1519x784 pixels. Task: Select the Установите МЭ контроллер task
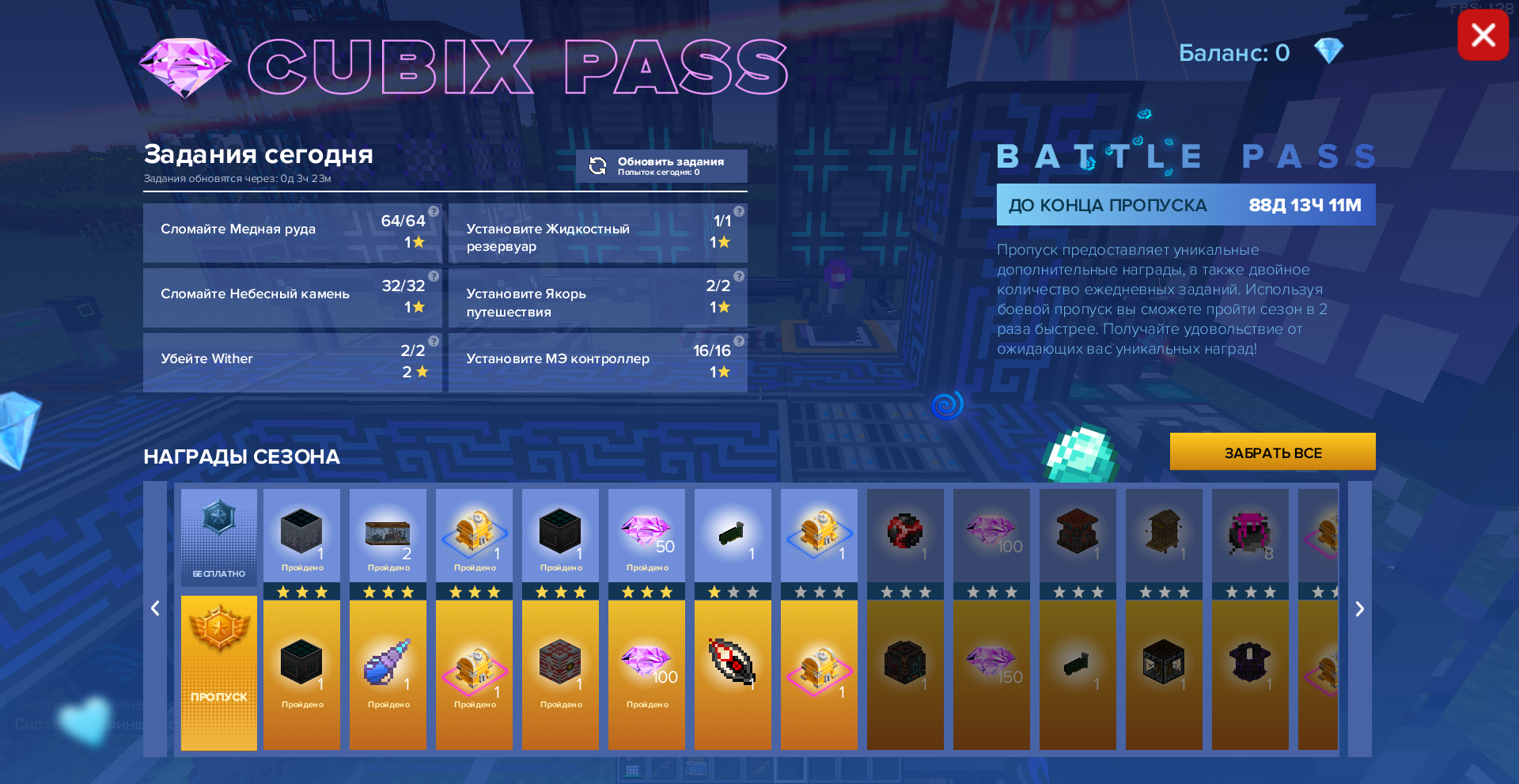click(x=597, y=362)
